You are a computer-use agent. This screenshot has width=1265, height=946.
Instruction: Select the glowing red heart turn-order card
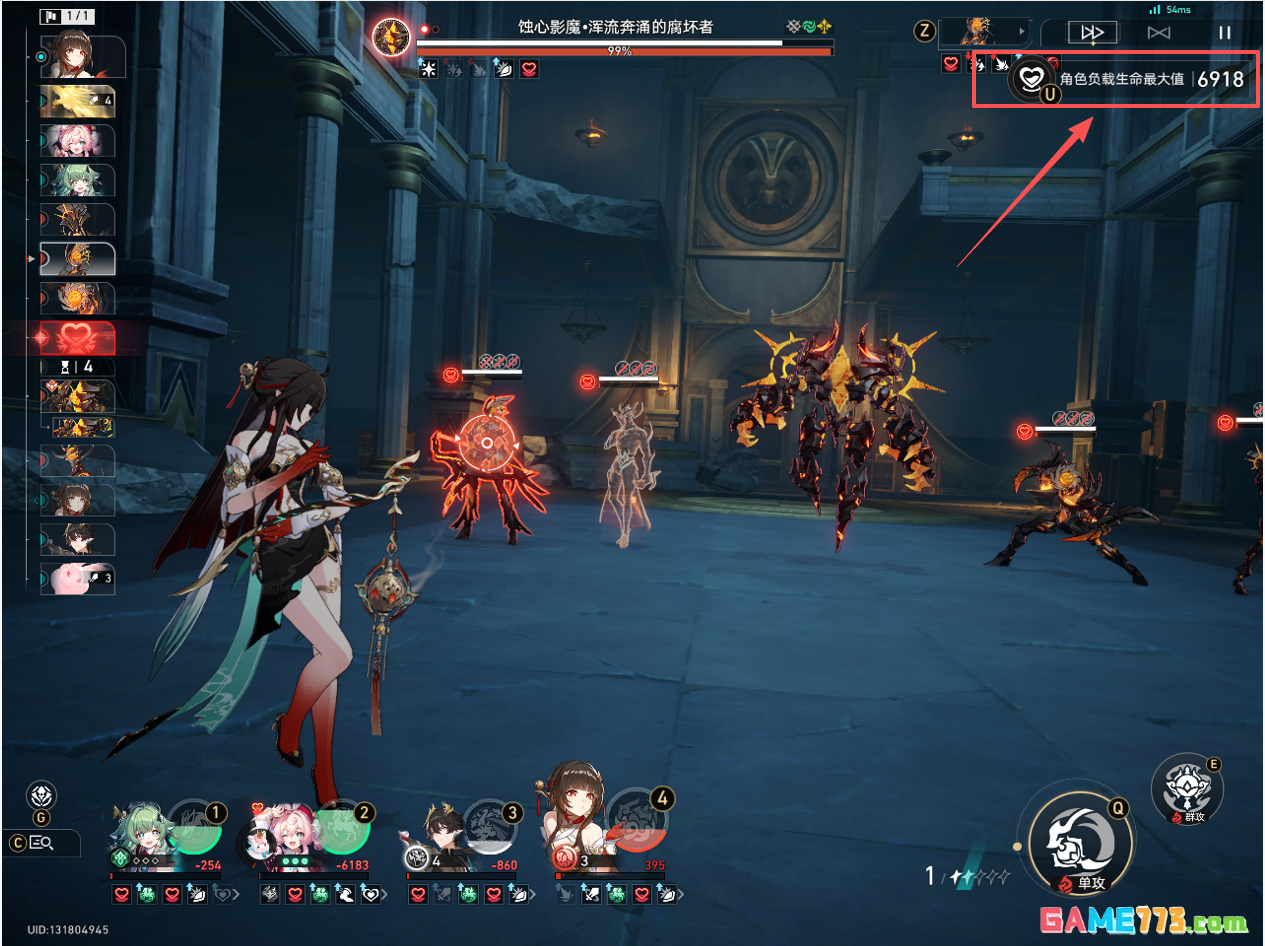click(77, 339)
